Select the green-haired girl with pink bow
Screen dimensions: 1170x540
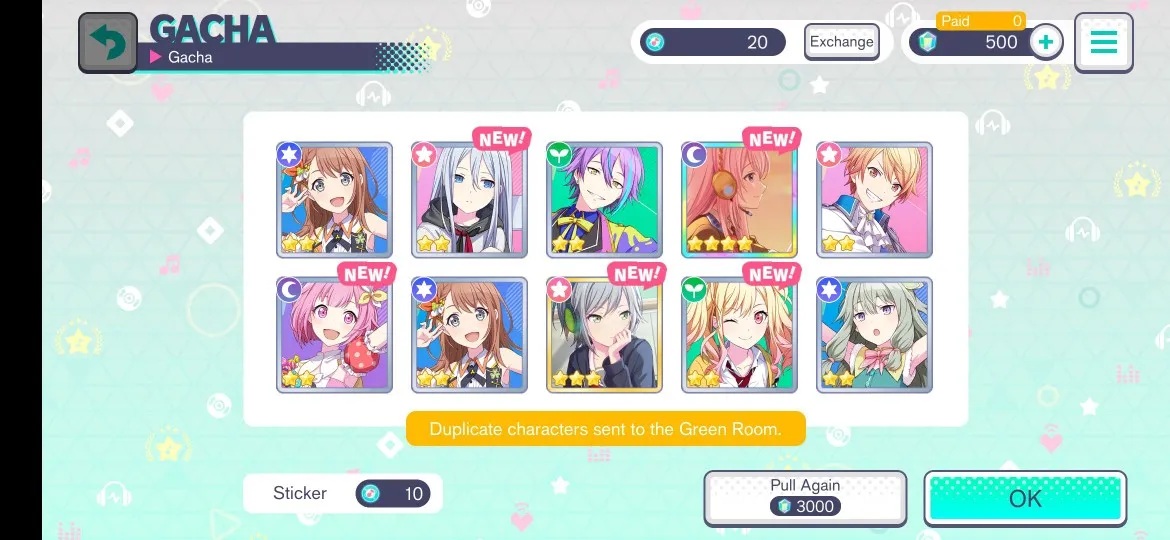[x=874, y=335]
